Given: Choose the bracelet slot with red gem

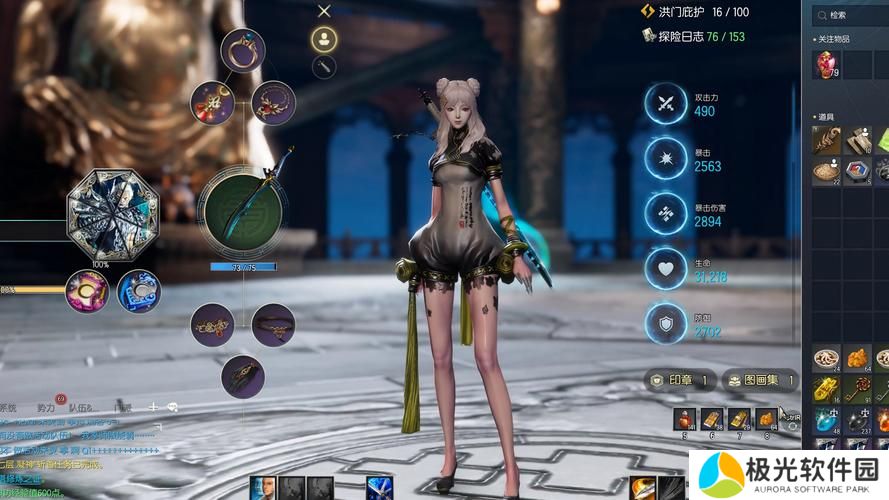Looking at the screenshot, I should pos(212,325).
